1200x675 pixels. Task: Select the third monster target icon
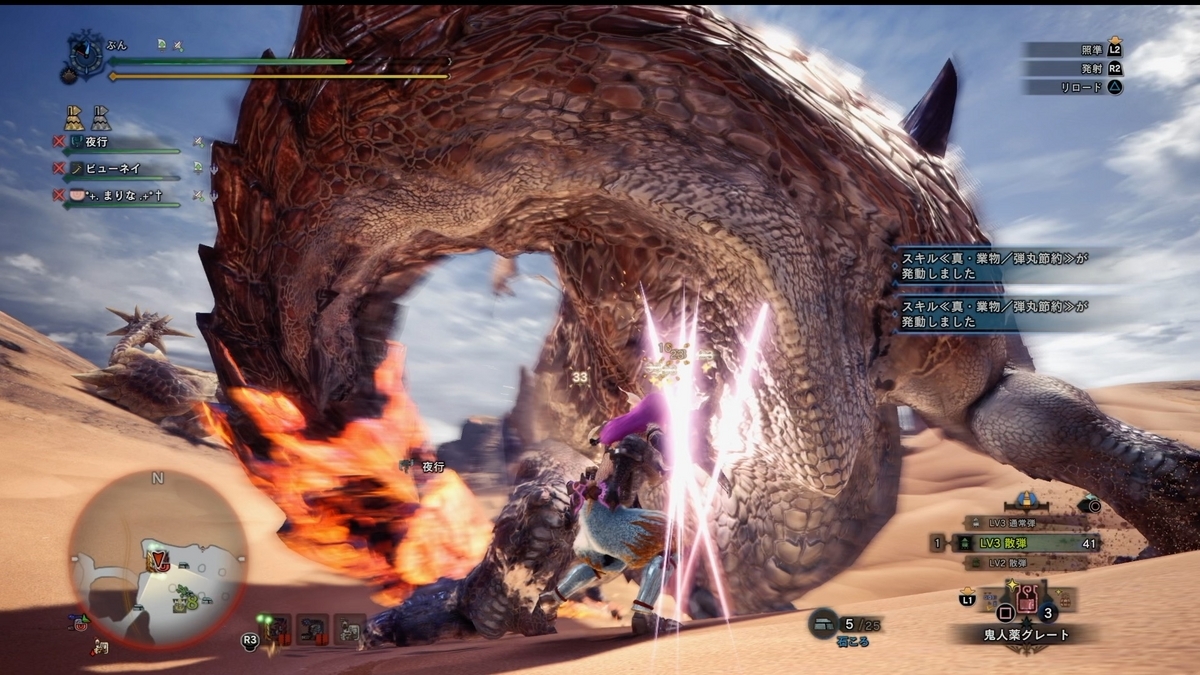click(x=349, y=628)
